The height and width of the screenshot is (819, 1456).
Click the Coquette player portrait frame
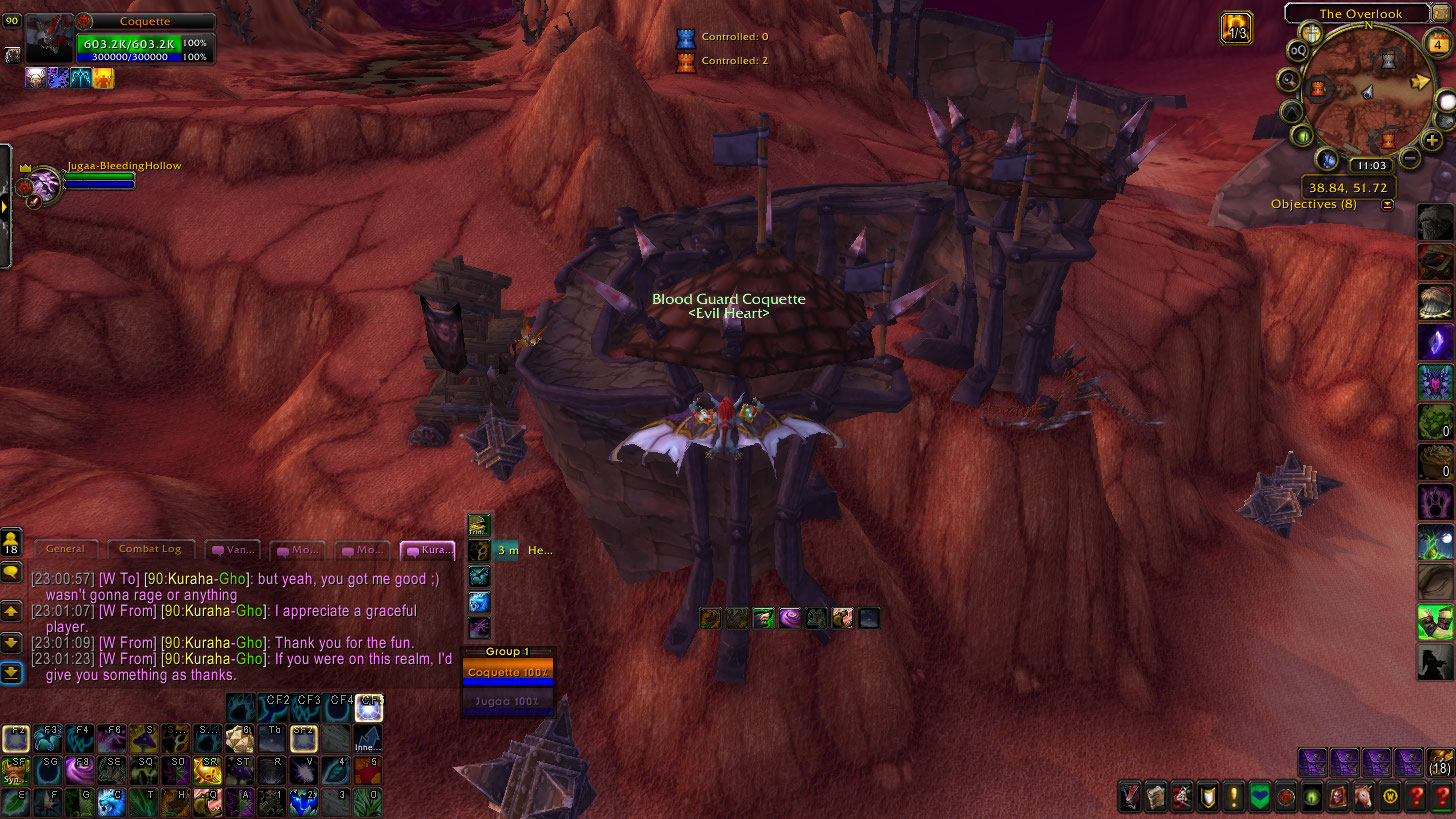(x=48, y=39)
